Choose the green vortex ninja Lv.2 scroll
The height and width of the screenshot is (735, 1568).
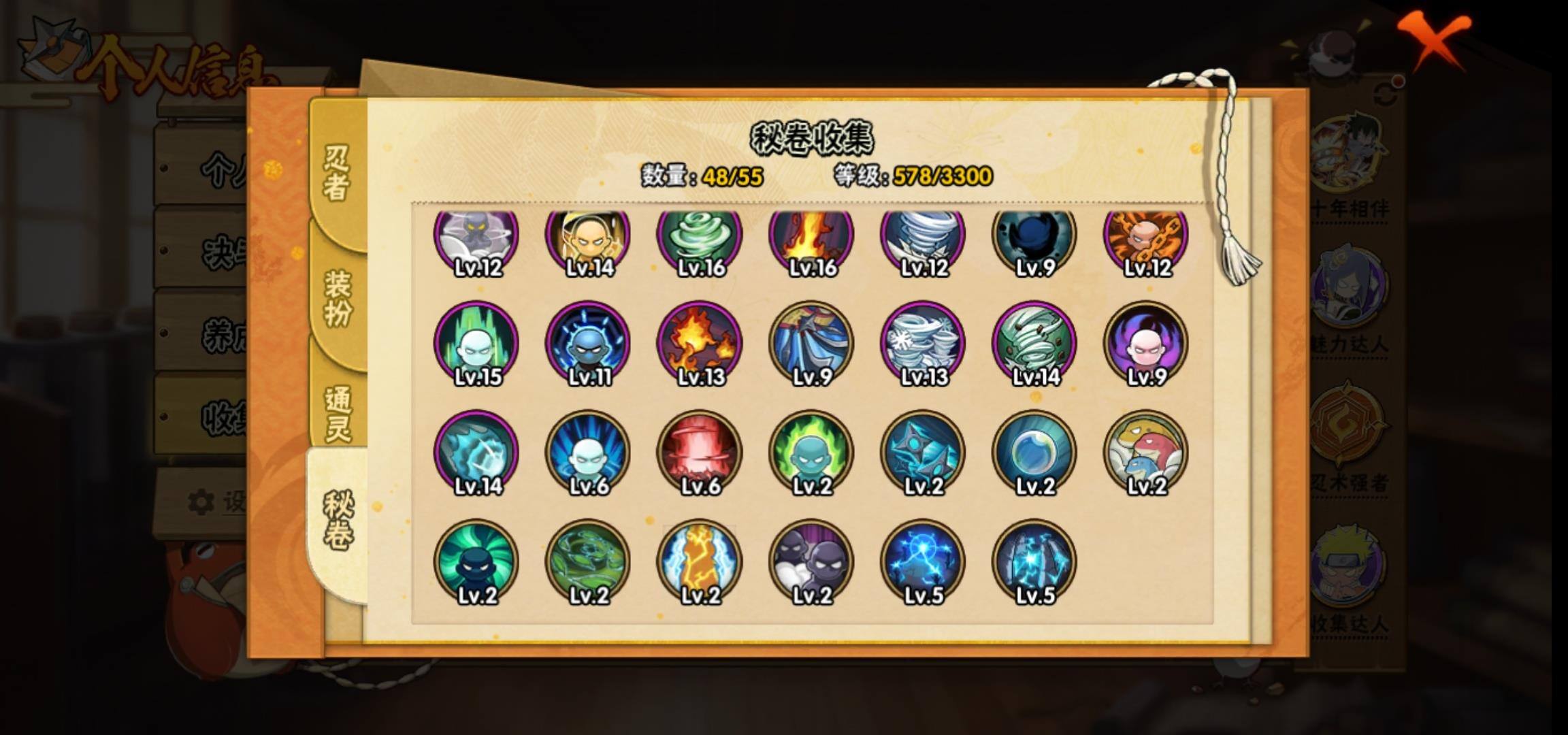(x=476, y=561)
